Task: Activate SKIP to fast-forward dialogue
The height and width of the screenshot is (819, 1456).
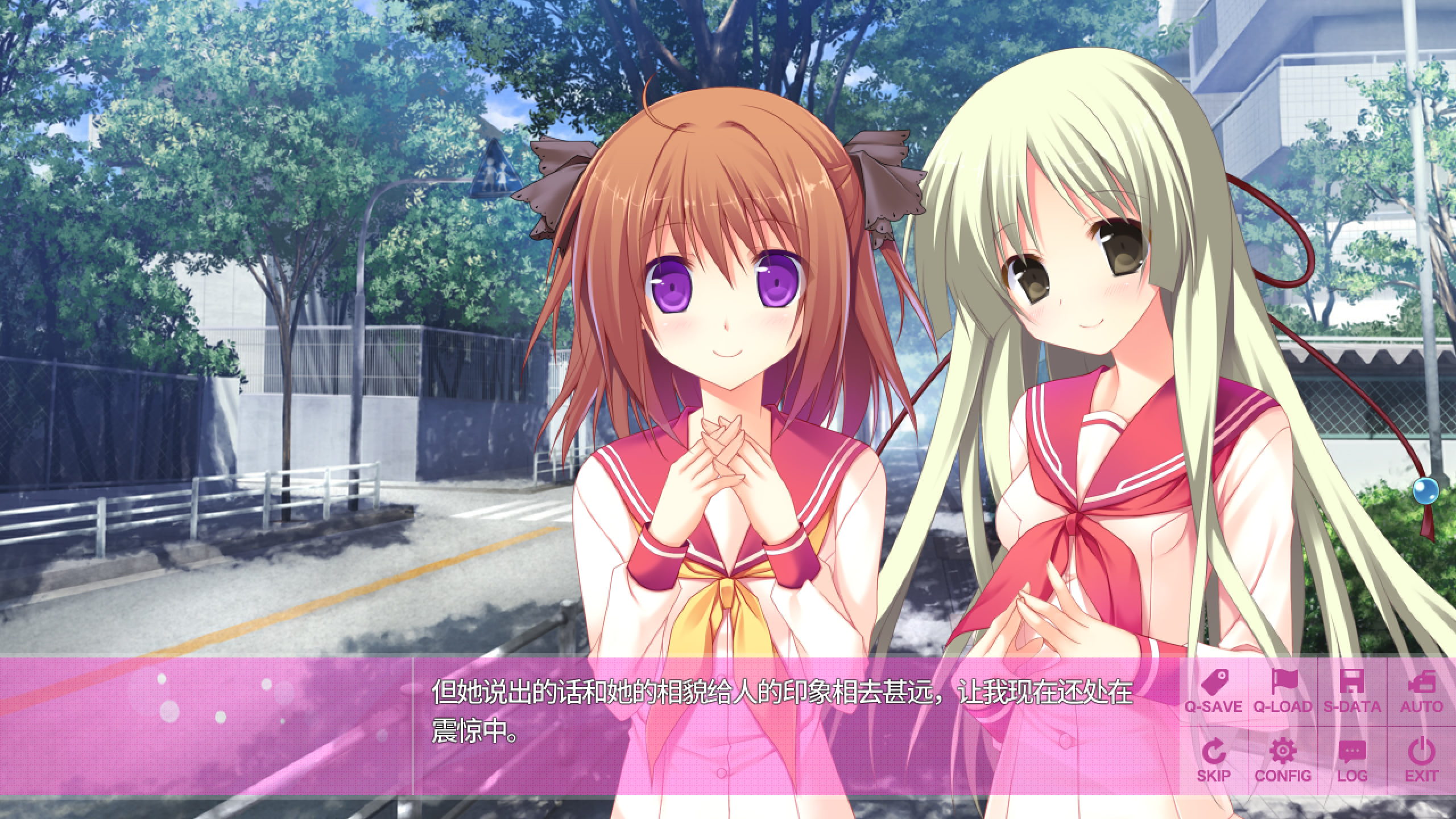Action: click(x=1213, y=760)
